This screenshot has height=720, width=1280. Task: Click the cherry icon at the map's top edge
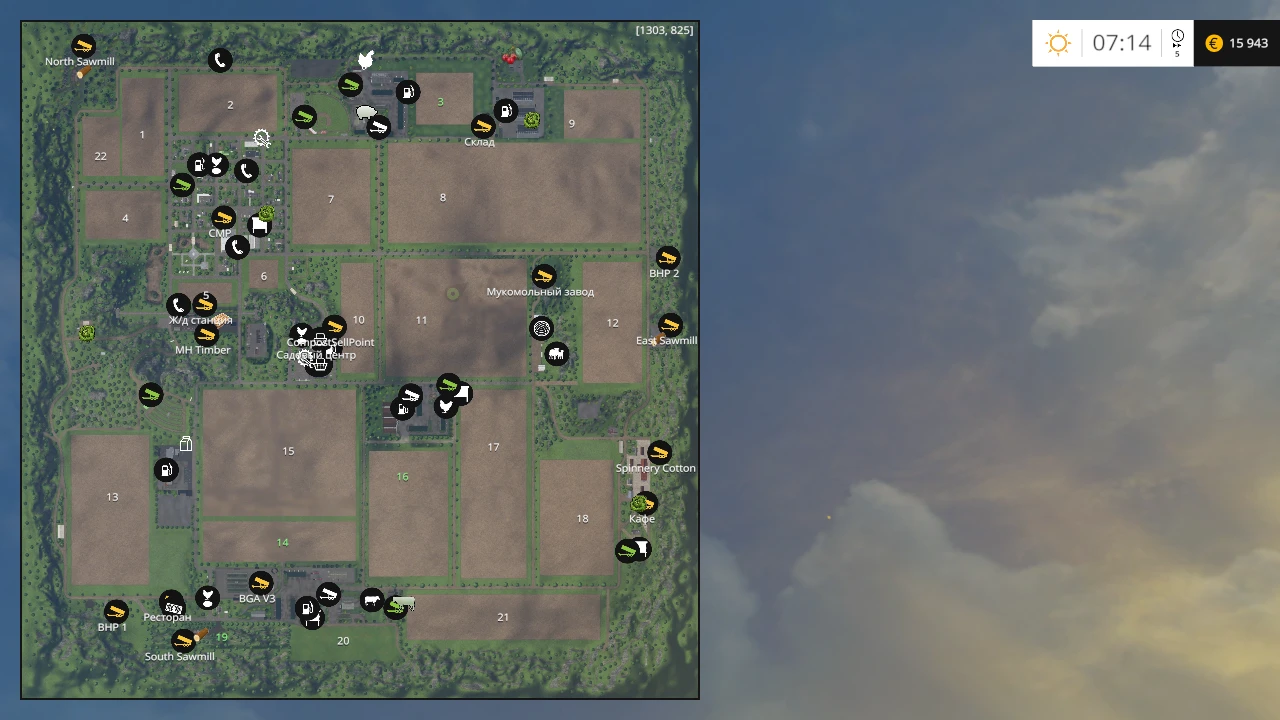510,58
